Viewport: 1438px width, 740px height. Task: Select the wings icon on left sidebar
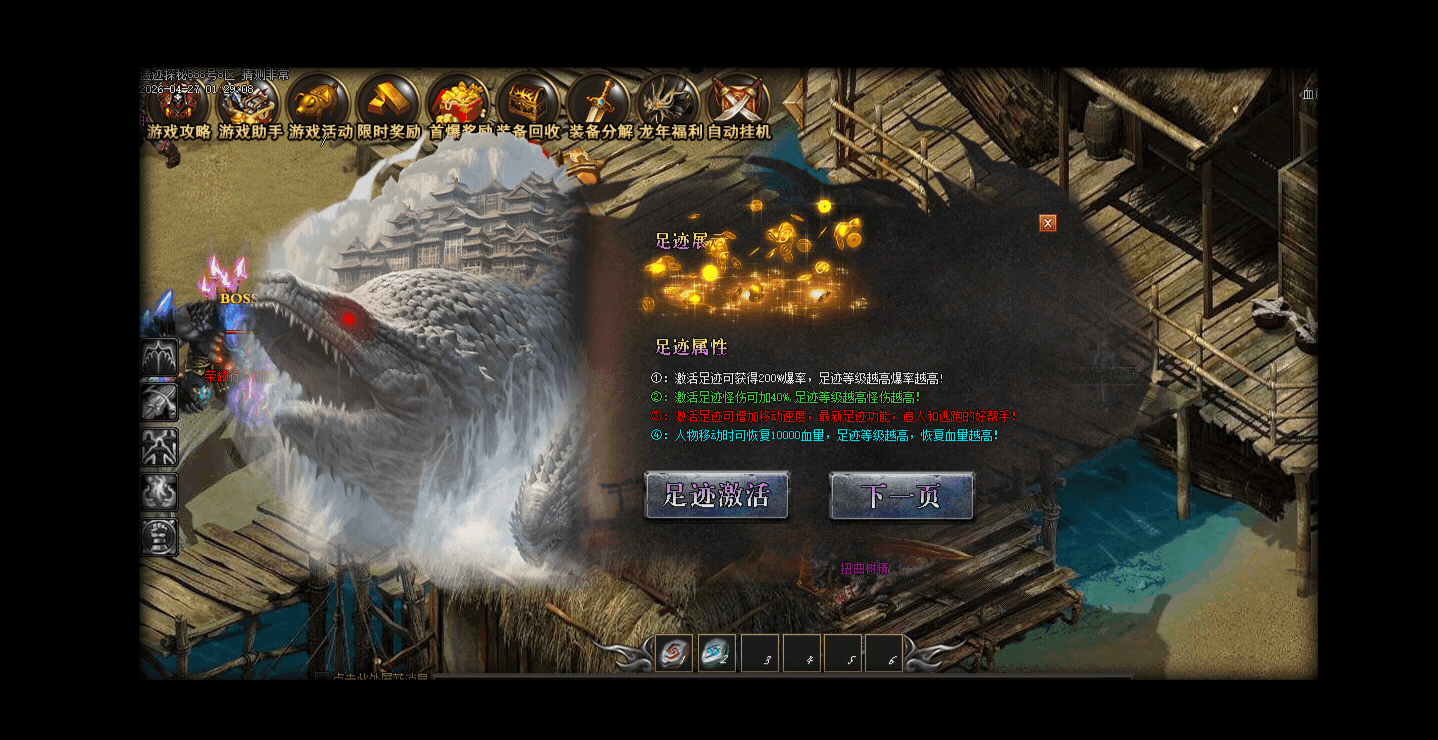[160, 358]
